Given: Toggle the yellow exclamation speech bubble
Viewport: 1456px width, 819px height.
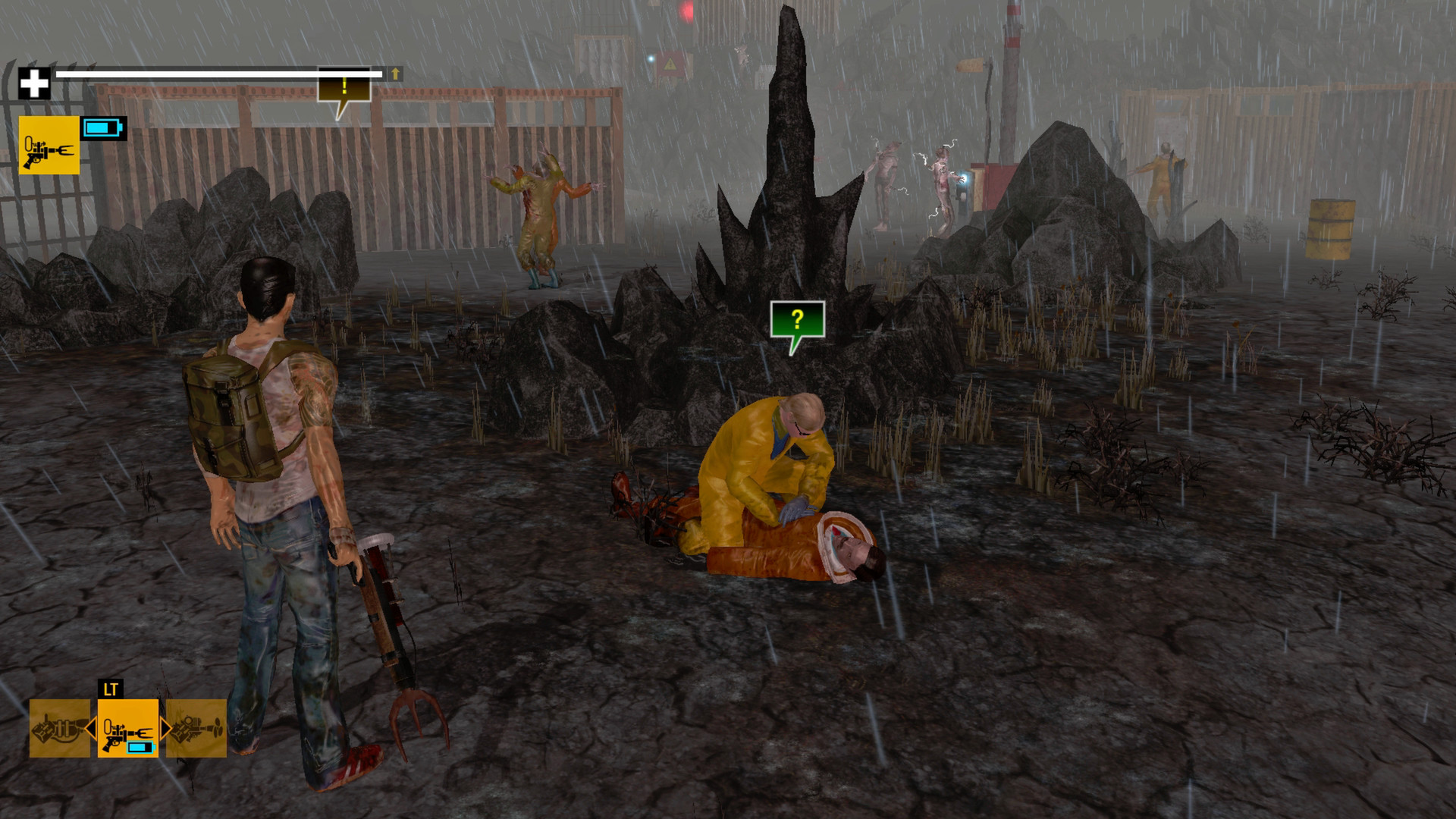Looking at the screenshot, I should [343, 89].
